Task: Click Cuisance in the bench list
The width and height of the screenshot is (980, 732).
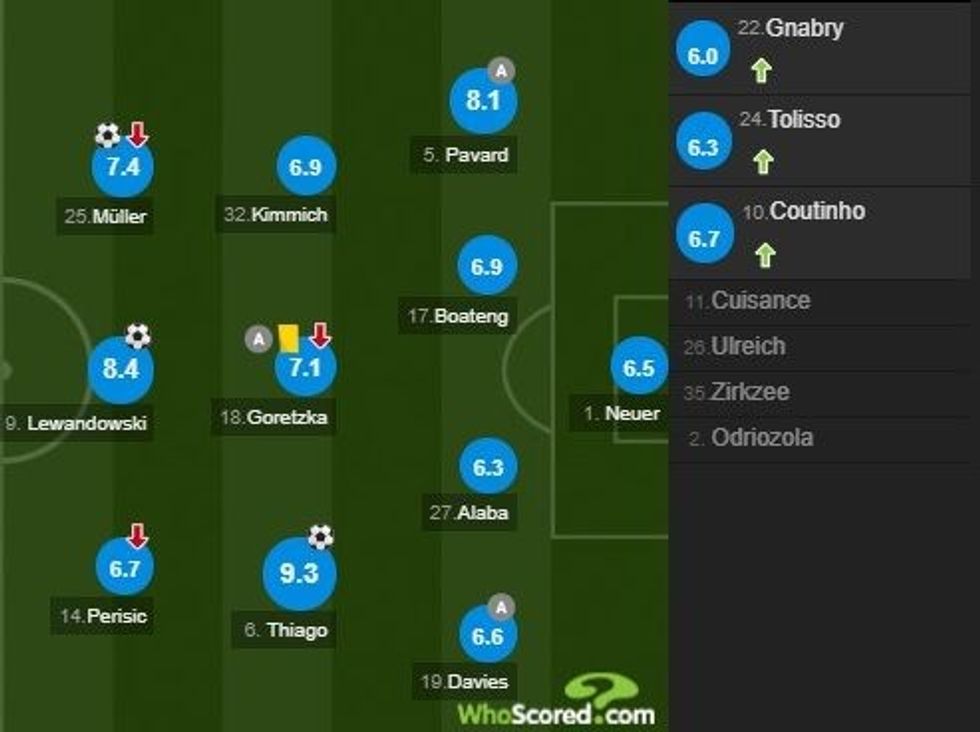Action: (760, 301)
